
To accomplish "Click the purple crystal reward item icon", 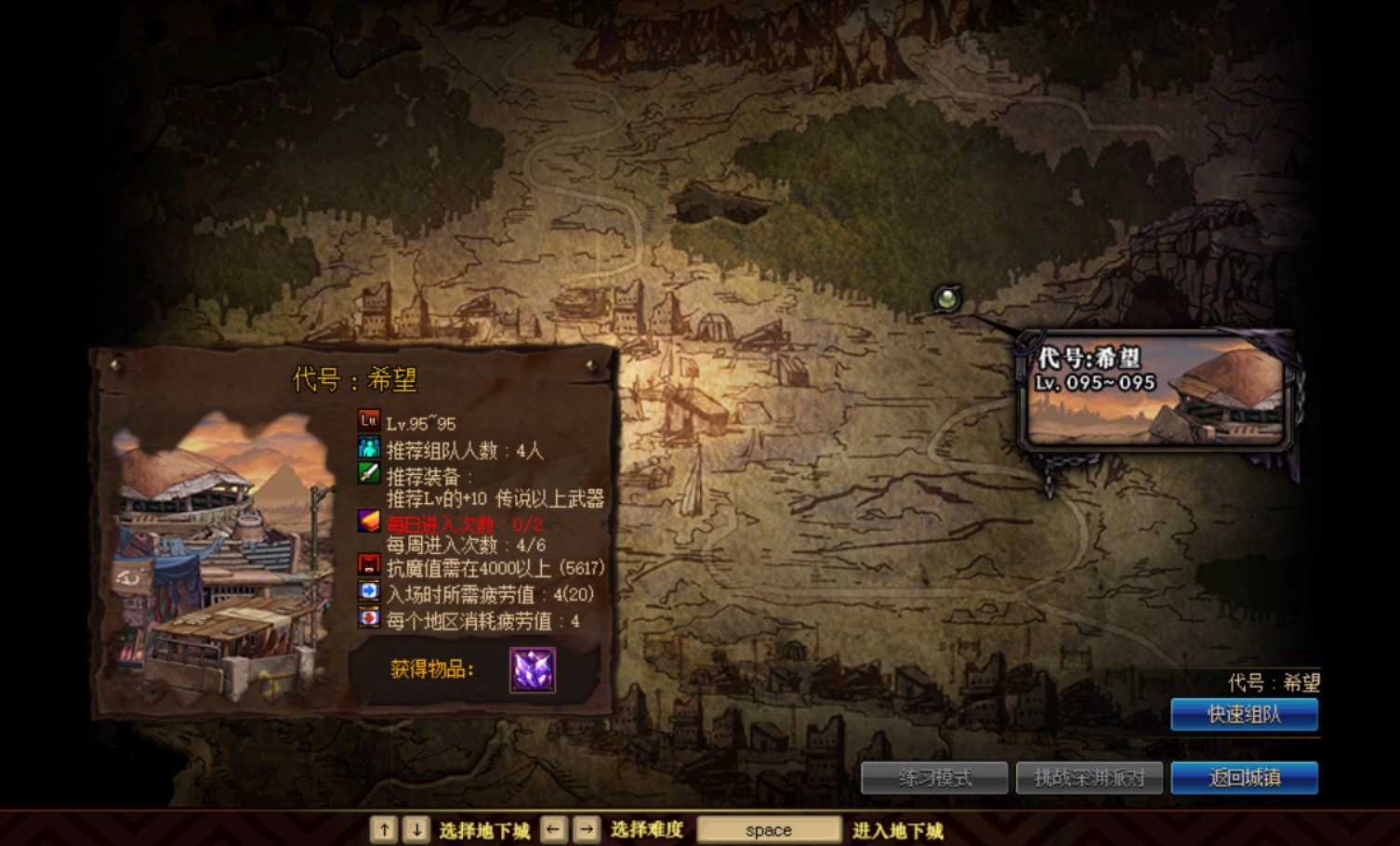I will (533, 669).
